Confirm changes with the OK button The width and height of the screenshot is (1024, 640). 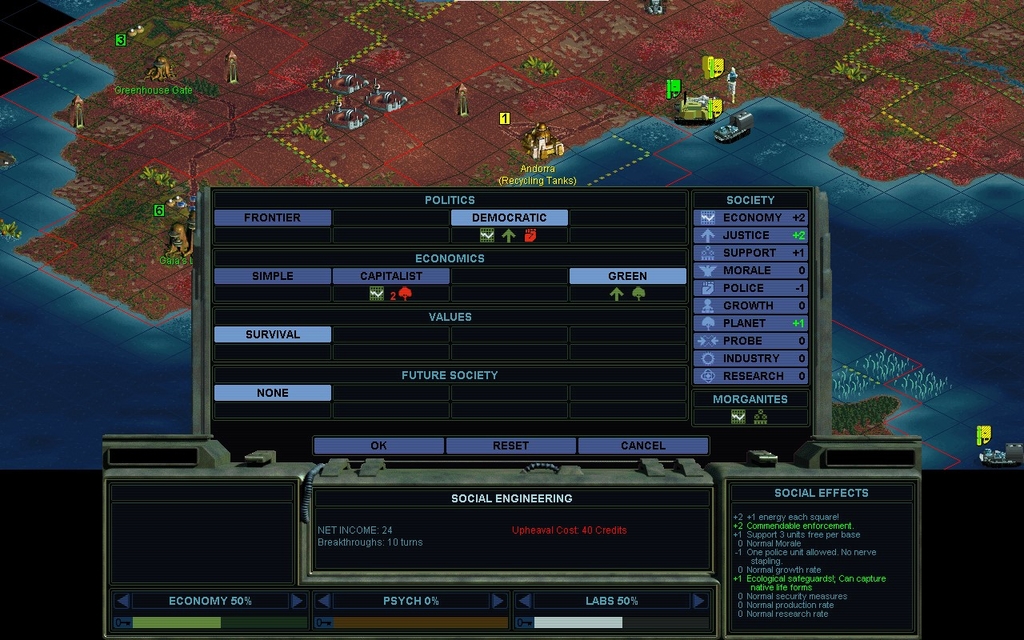378,445
